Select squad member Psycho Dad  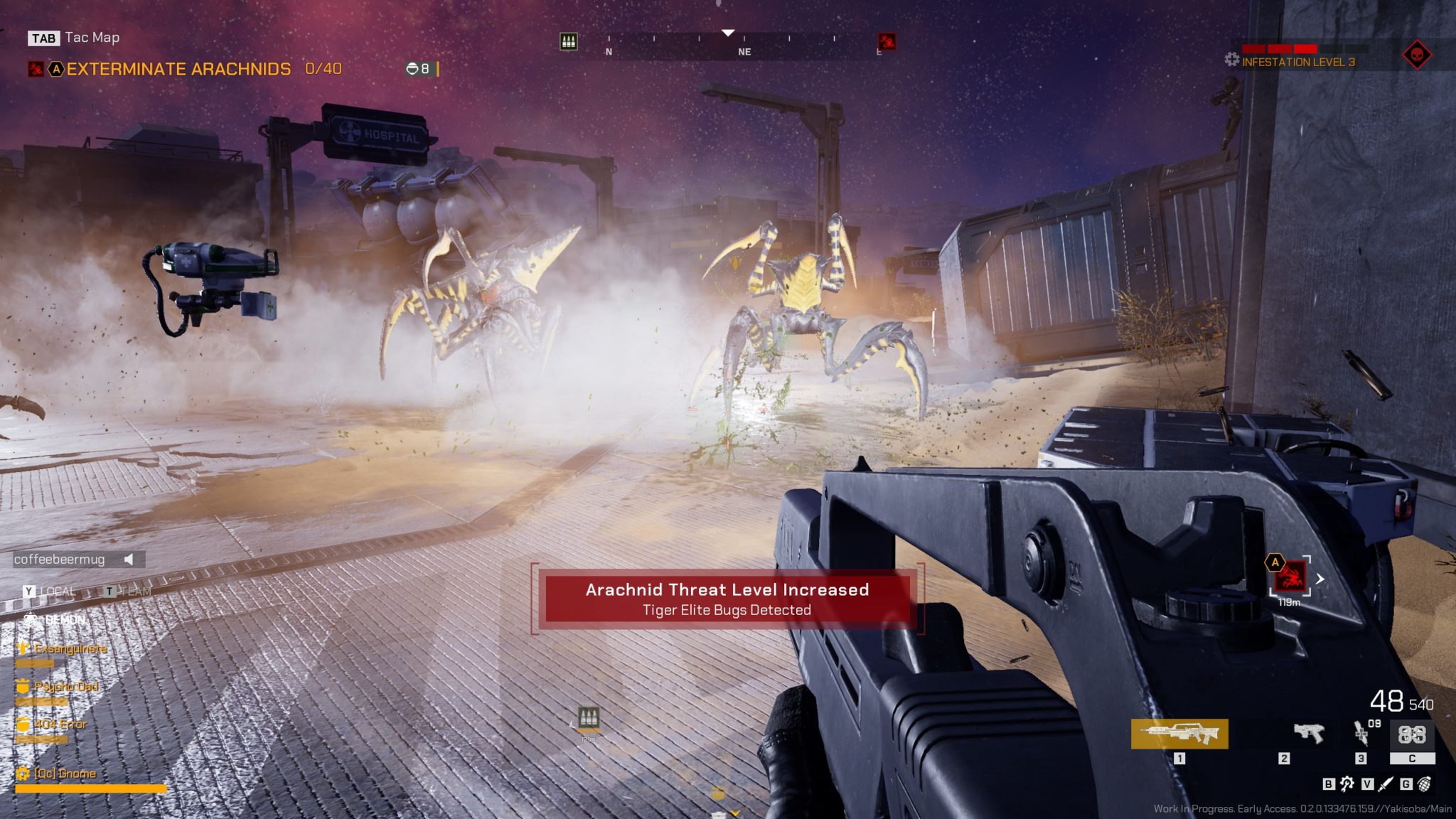click(65, 687)
